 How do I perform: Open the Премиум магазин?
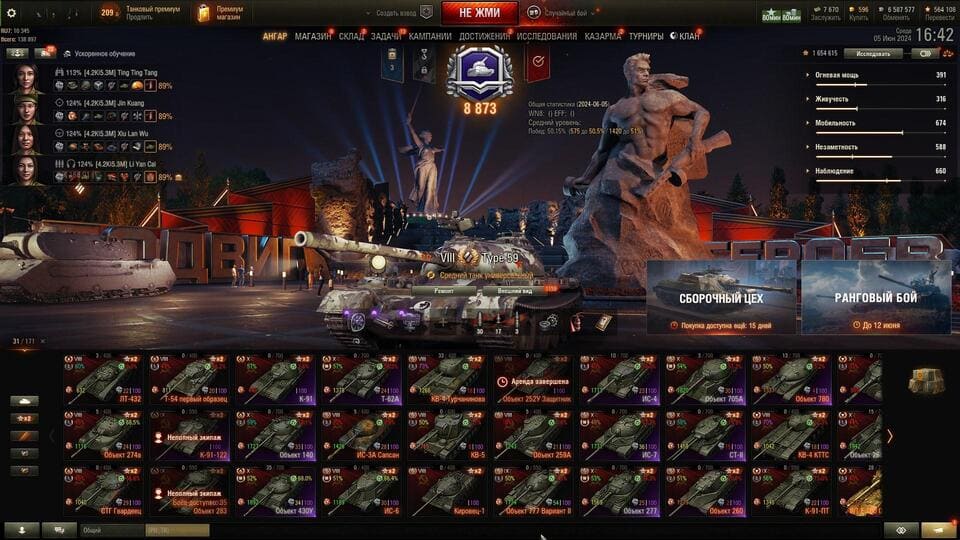click(x=220, y=13)
